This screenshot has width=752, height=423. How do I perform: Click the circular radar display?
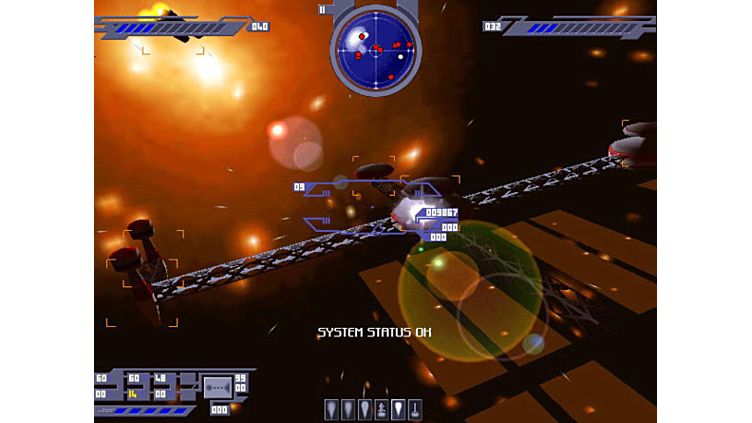point(375,48)
